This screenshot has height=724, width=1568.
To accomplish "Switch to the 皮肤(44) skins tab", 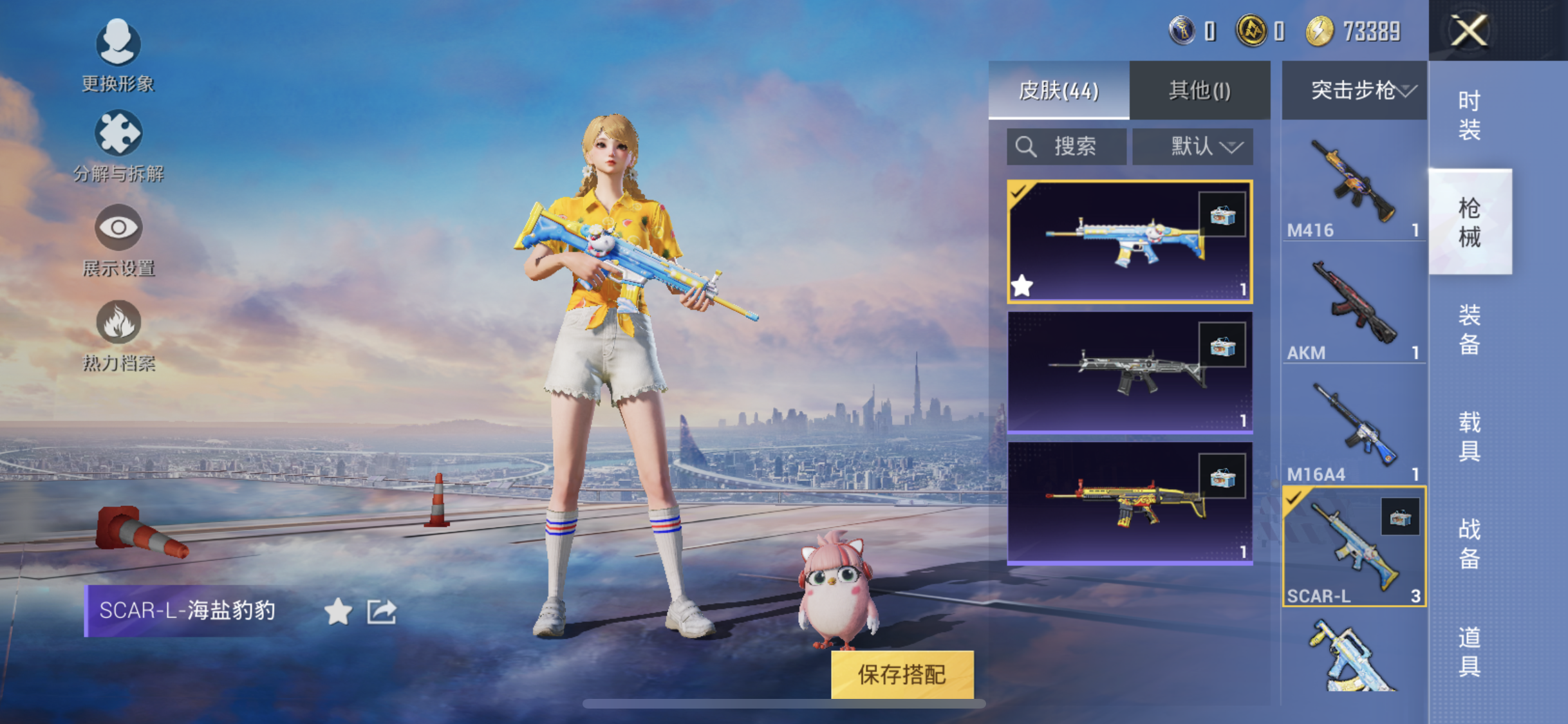I will pyautogui.click(x=1058, y=90).
